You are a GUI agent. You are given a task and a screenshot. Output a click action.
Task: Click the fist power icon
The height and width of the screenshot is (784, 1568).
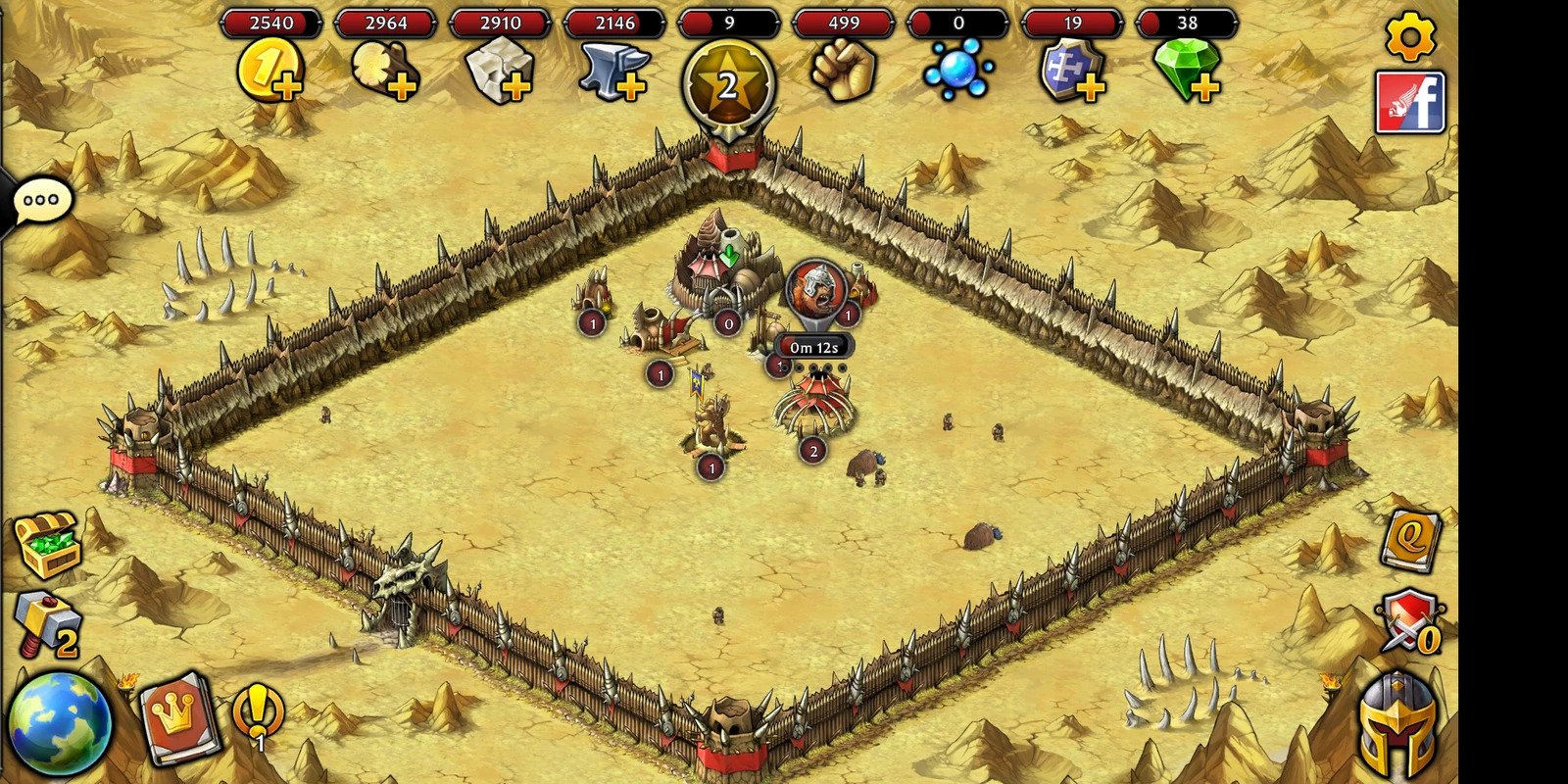coord(843,71)
